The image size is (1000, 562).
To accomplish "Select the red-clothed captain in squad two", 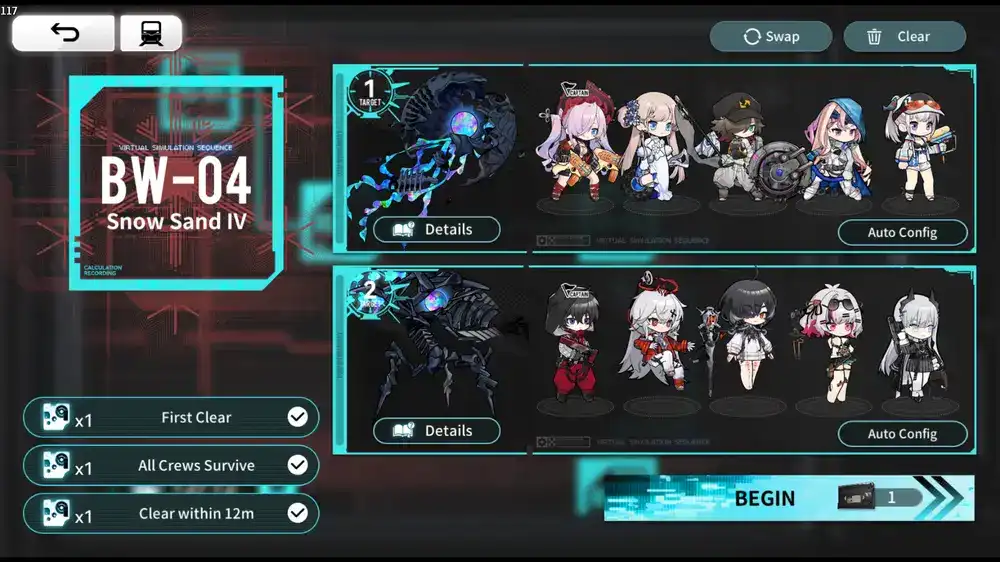I will (572, 345).
